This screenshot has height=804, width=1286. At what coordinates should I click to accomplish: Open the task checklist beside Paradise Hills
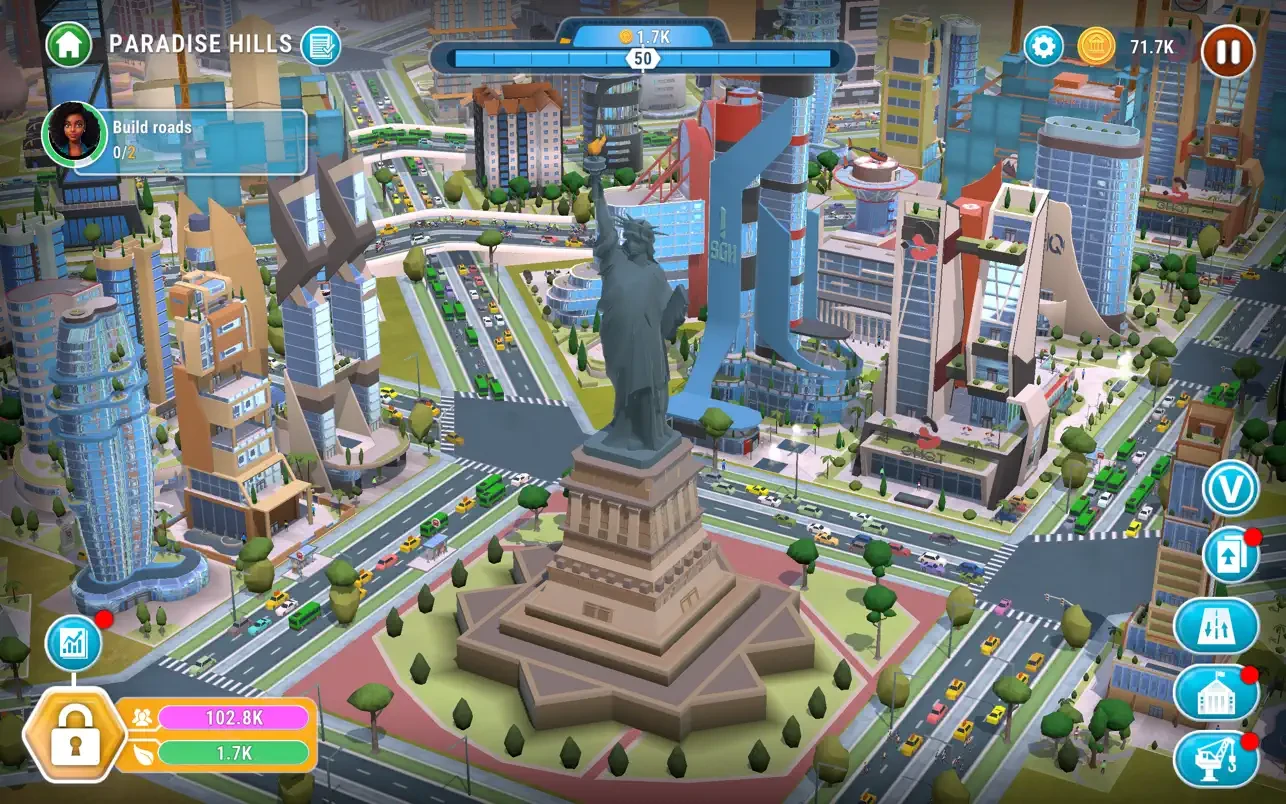coord(320,45)
